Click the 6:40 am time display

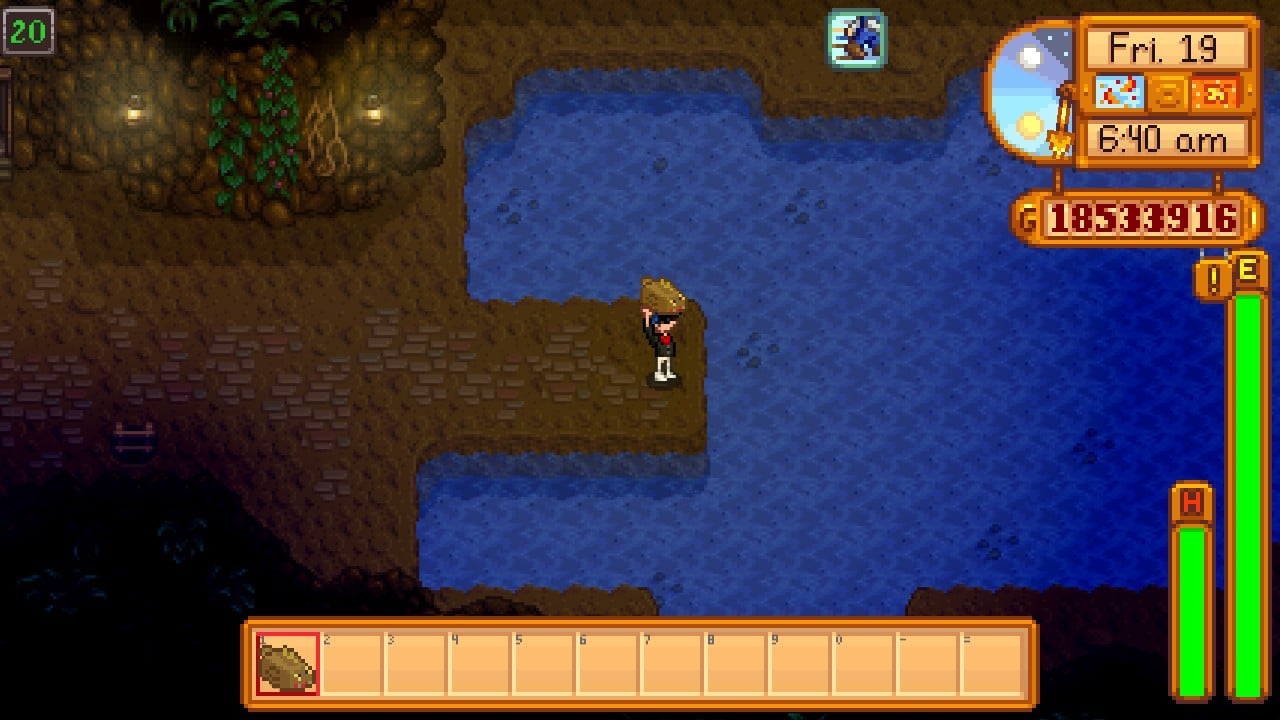1164,136
